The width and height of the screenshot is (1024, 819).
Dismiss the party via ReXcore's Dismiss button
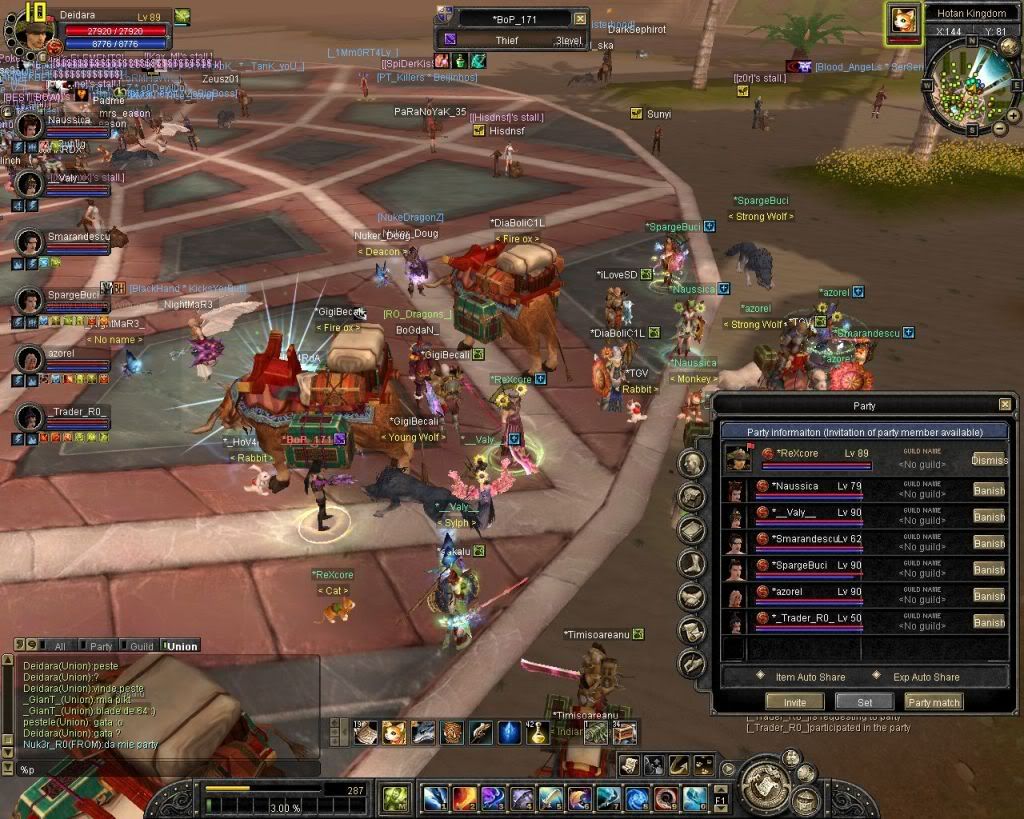pos(988,459)
